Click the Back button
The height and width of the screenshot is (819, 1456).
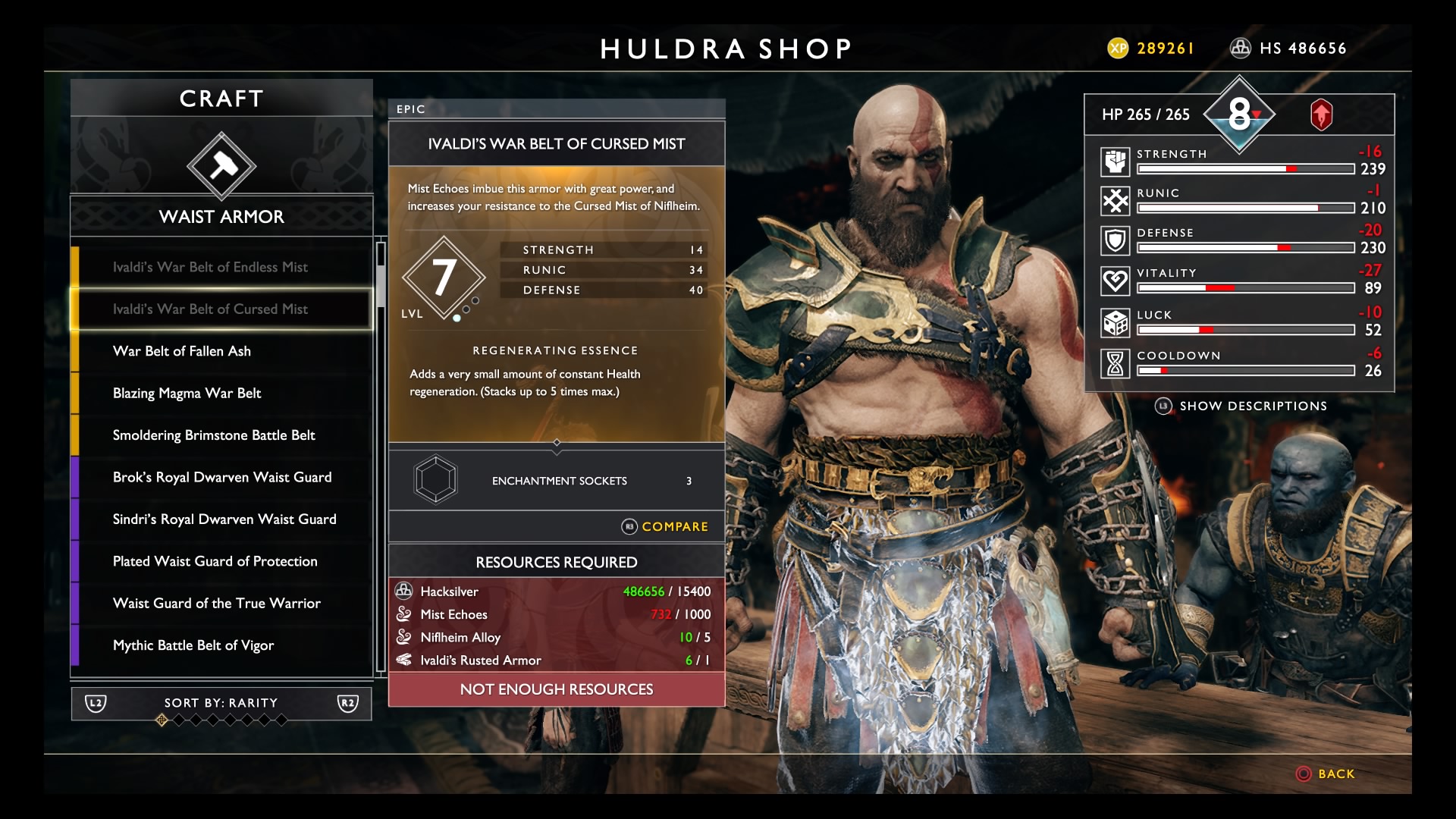click(x=1326, y=773)
